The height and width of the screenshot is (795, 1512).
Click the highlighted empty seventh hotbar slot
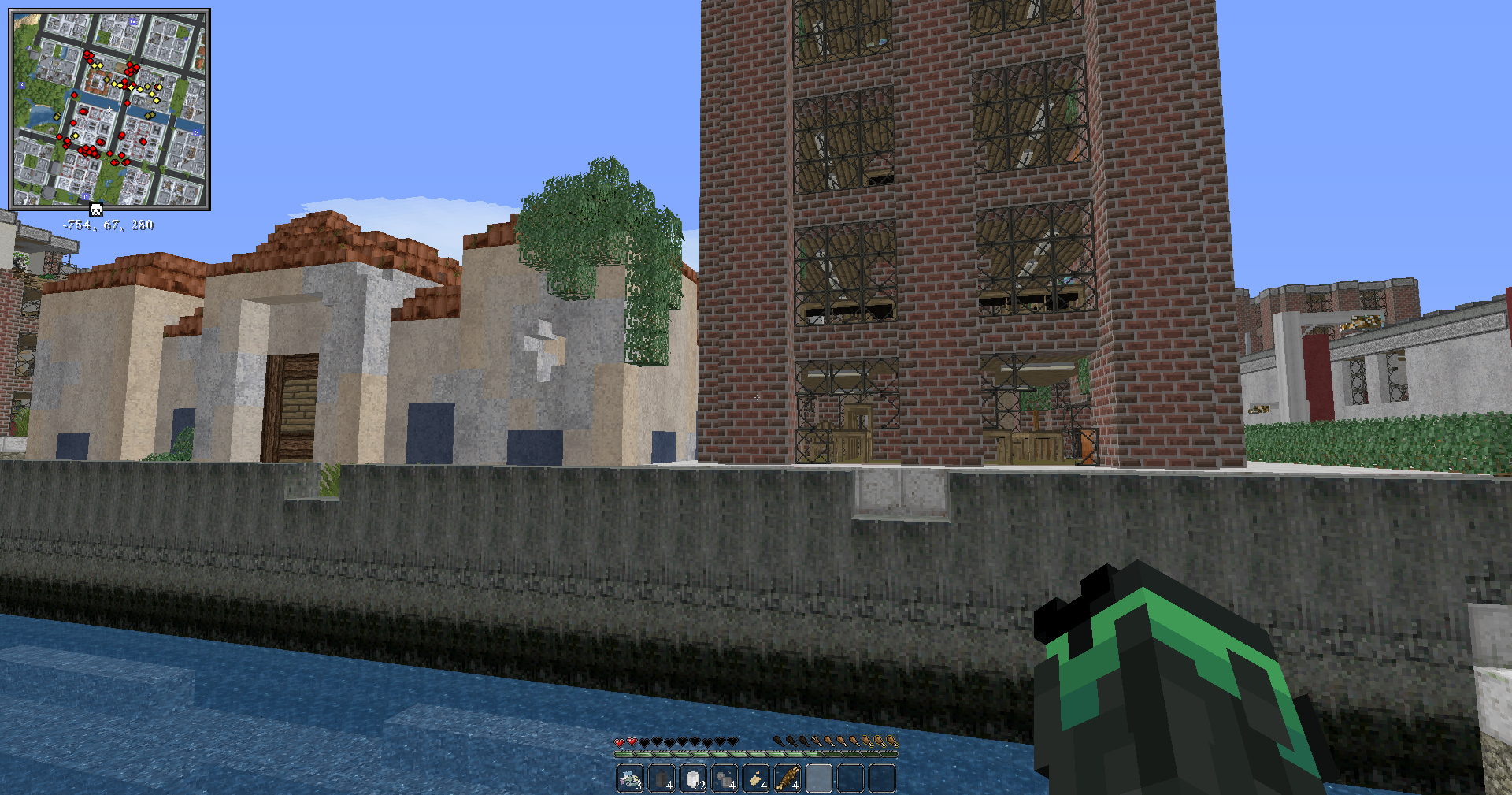click(x=820, y=777)
